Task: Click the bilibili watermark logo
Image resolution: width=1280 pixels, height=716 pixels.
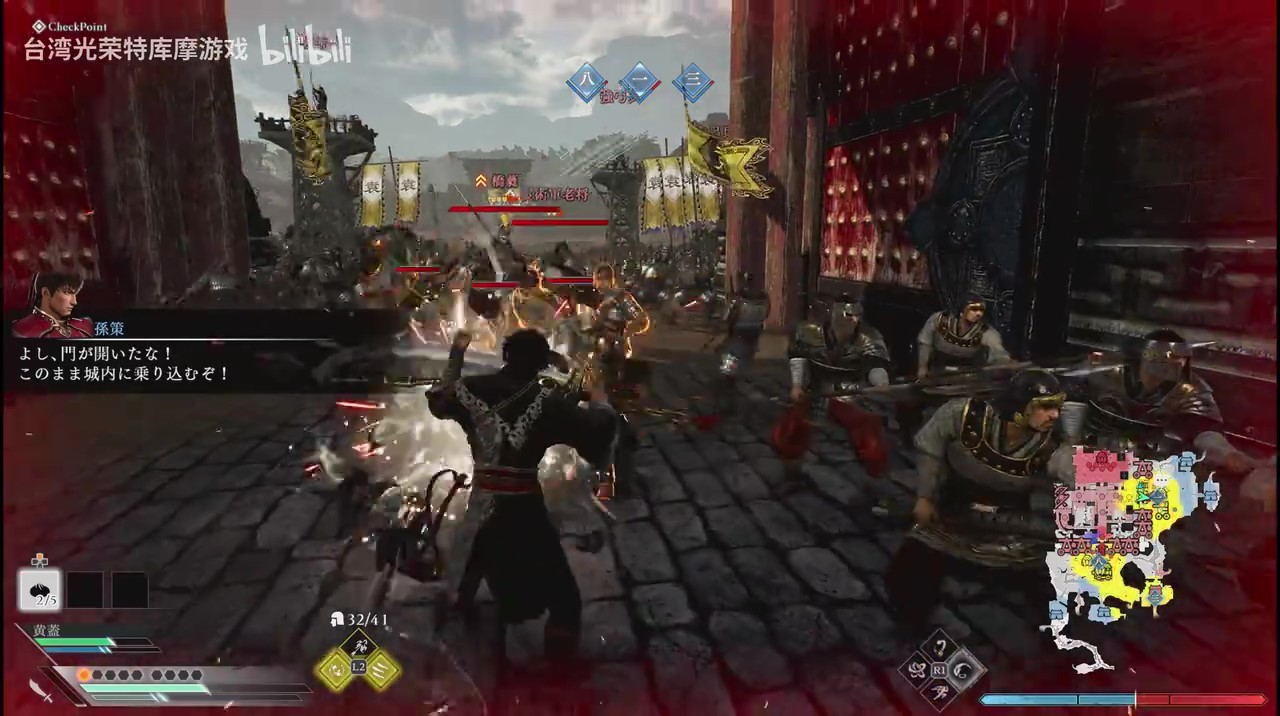Action: (x=305, y=46)
